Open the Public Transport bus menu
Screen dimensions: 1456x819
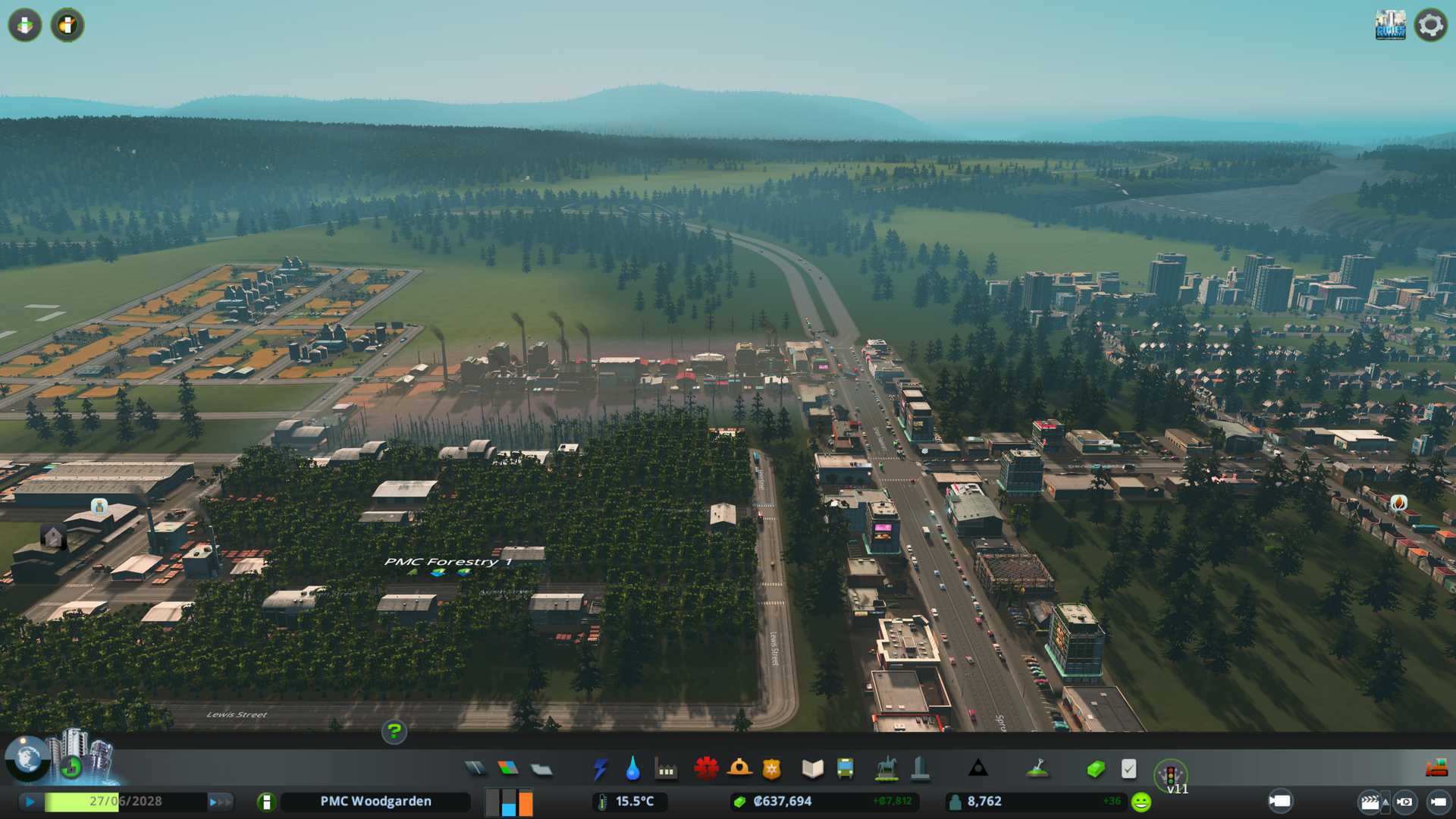pos(845,769)
